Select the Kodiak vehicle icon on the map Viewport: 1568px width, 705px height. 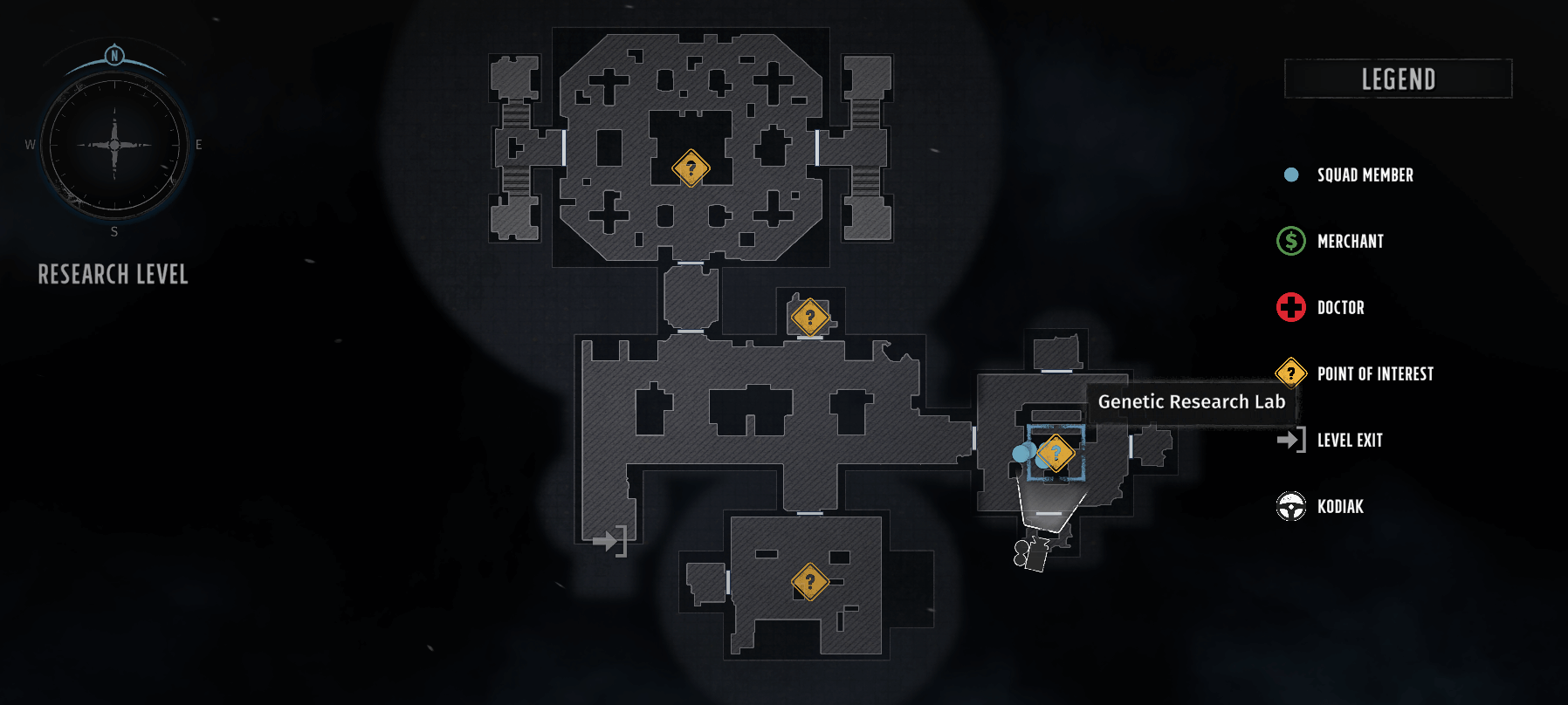(x=1028, y=553)
